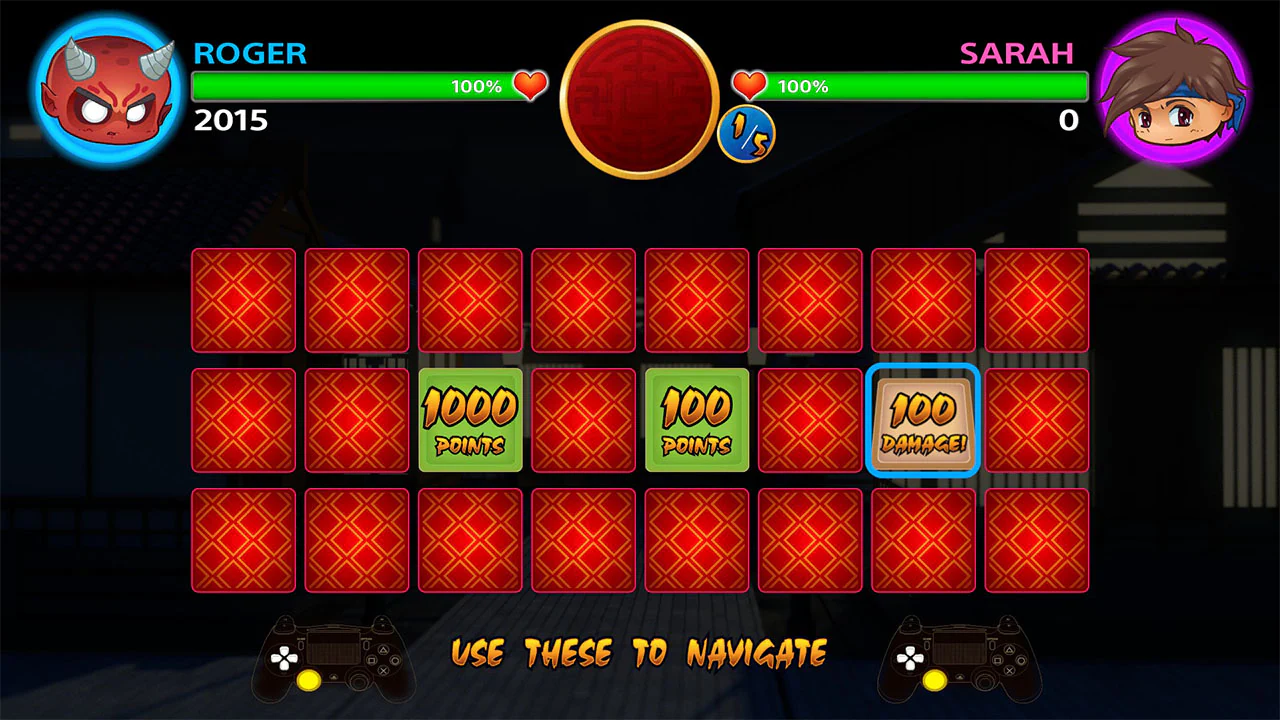Click Roger's demon avatar icon

(104, 90)
